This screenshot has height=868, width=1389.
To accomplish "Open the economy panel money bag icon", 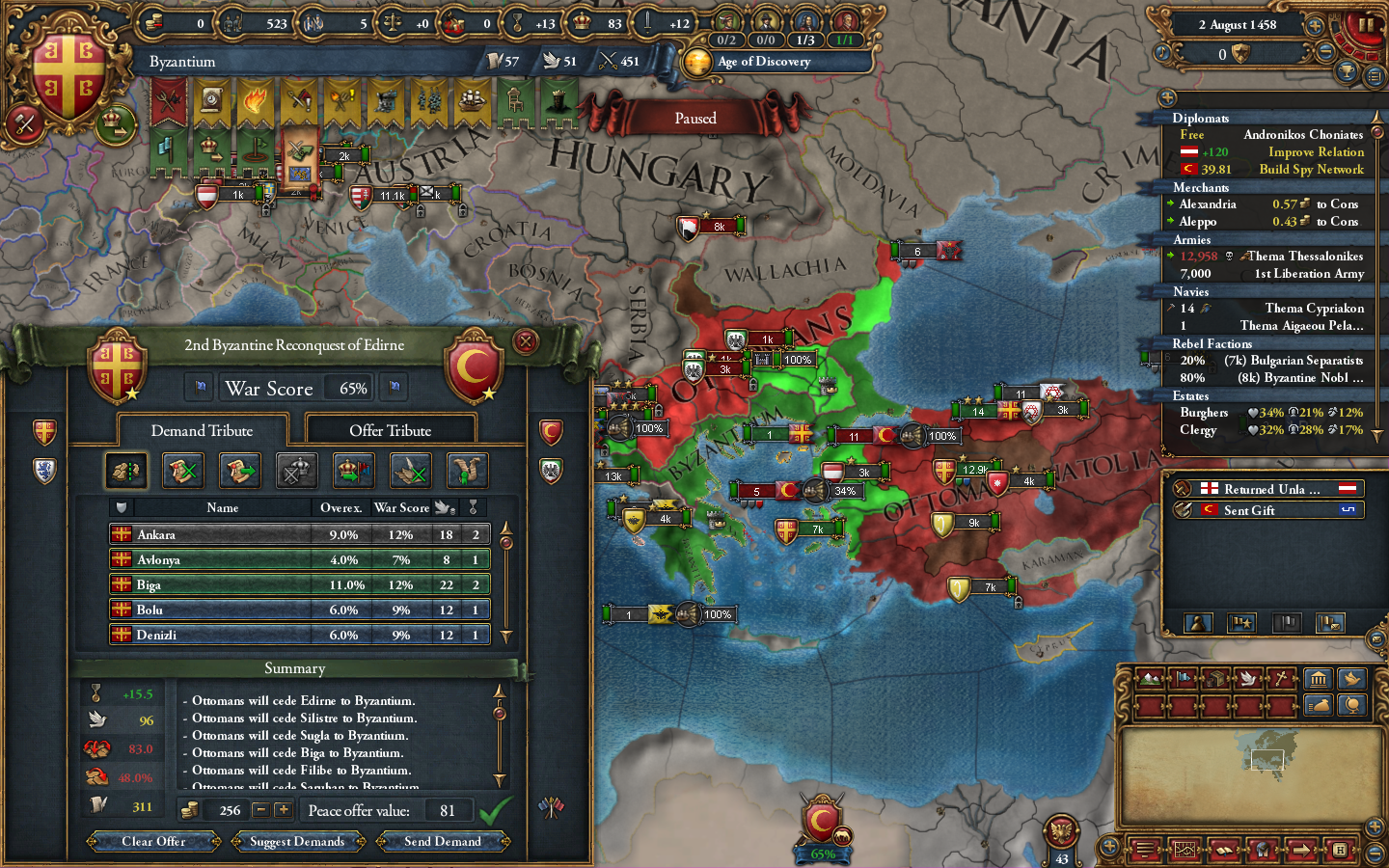I will click(x=1318, y=705).
